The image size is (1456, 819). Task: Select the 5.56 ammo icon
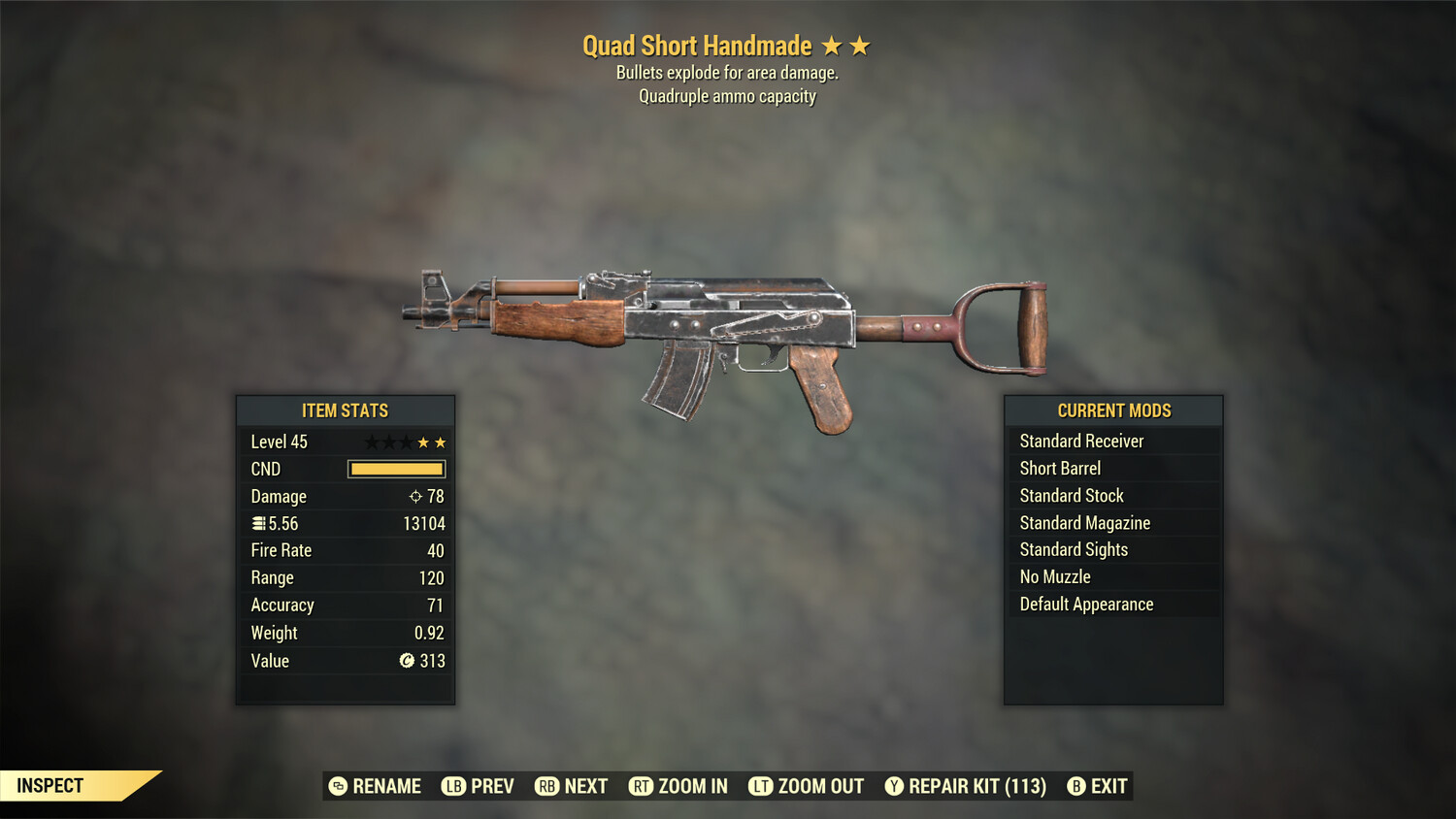258,523
